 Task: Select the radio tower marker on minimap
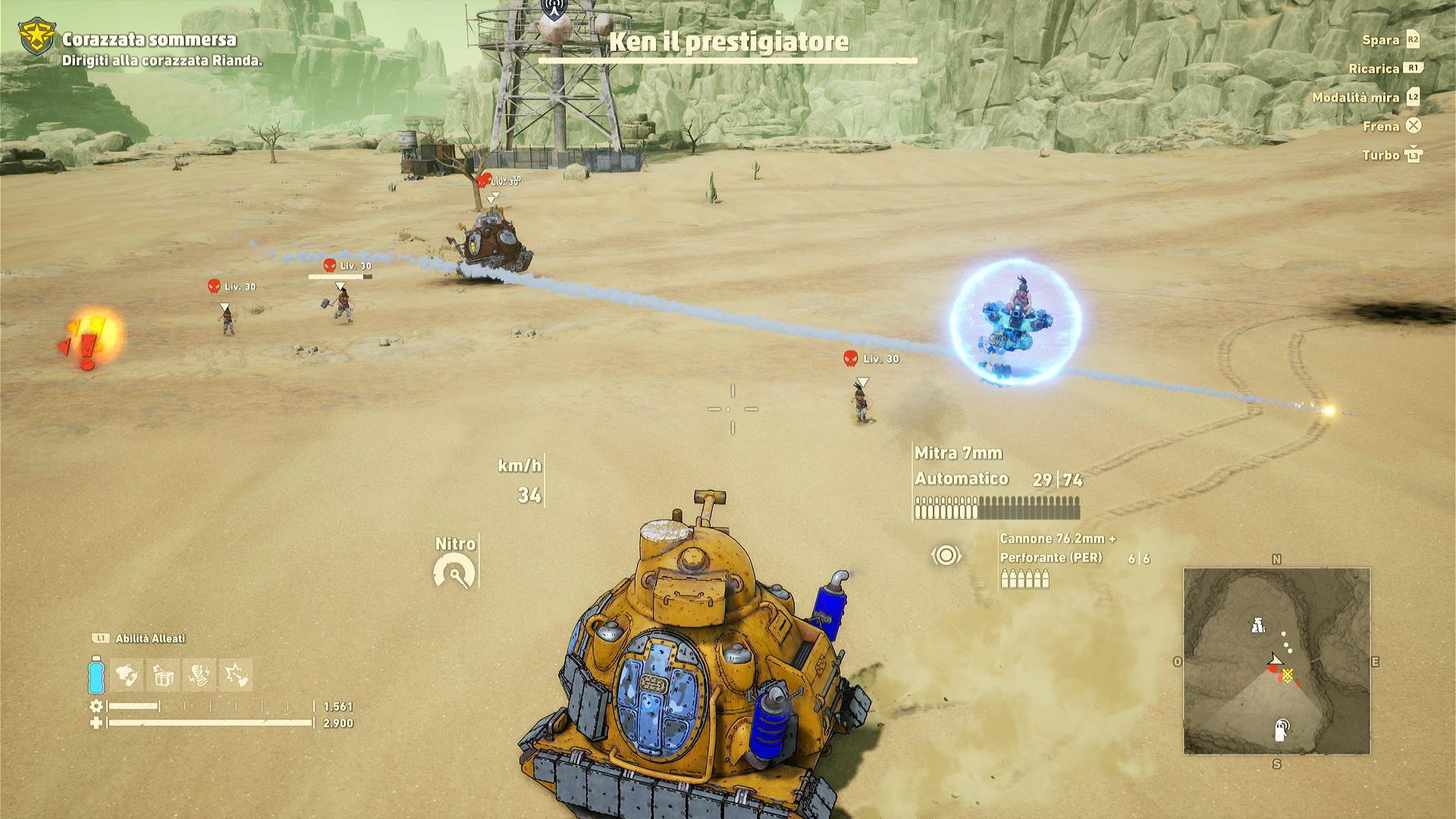(x=1282, y=730)
